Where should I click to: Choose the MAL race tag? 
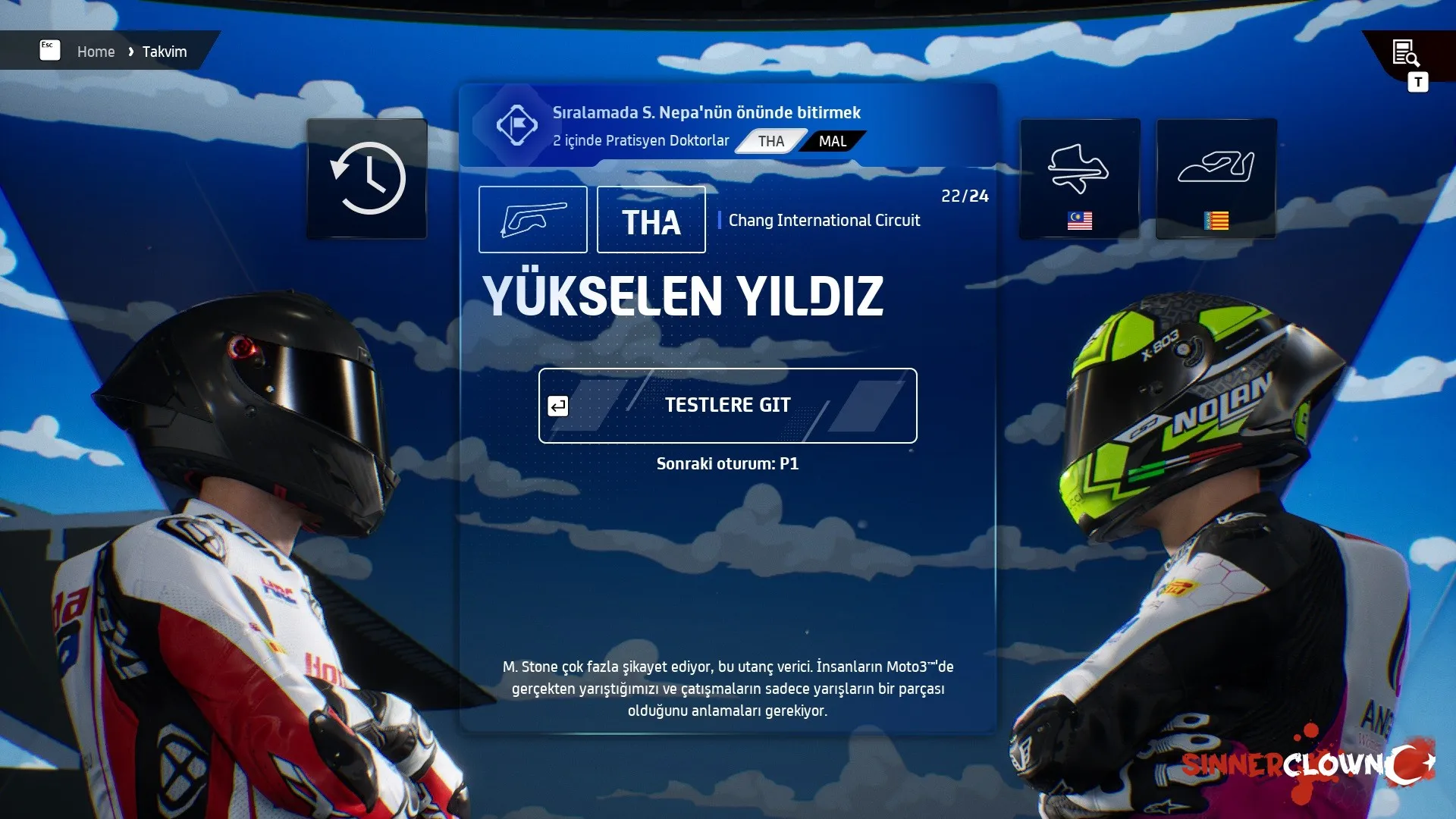832,142
